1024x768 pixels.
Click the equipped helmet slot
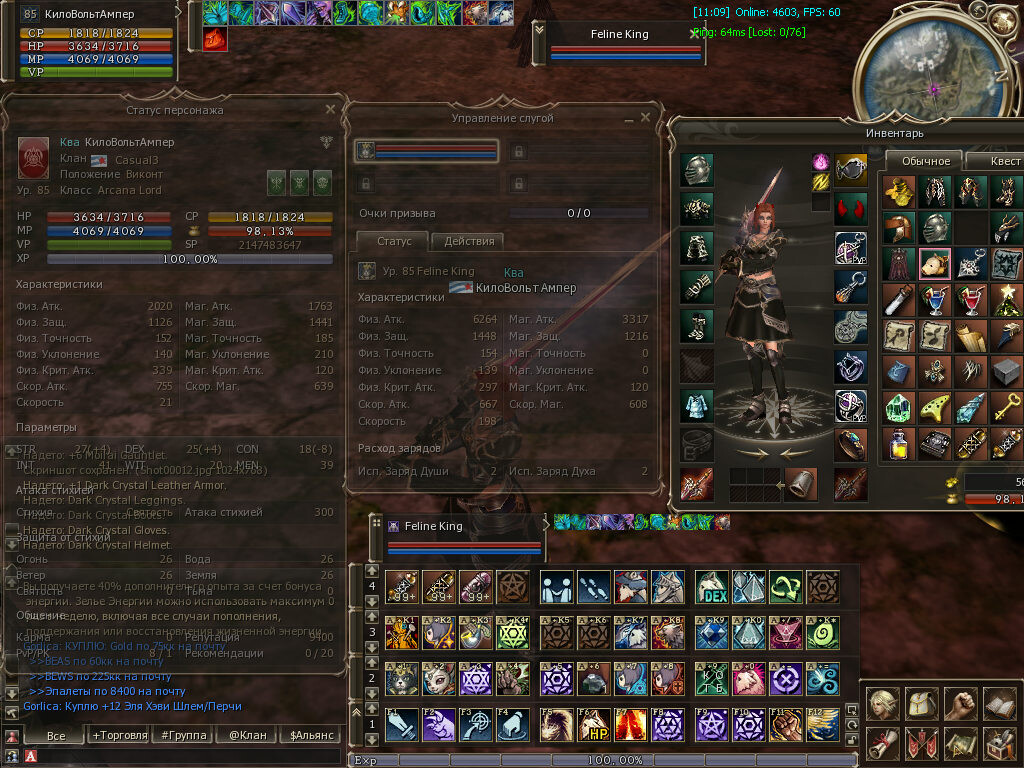tap(697, 170)
